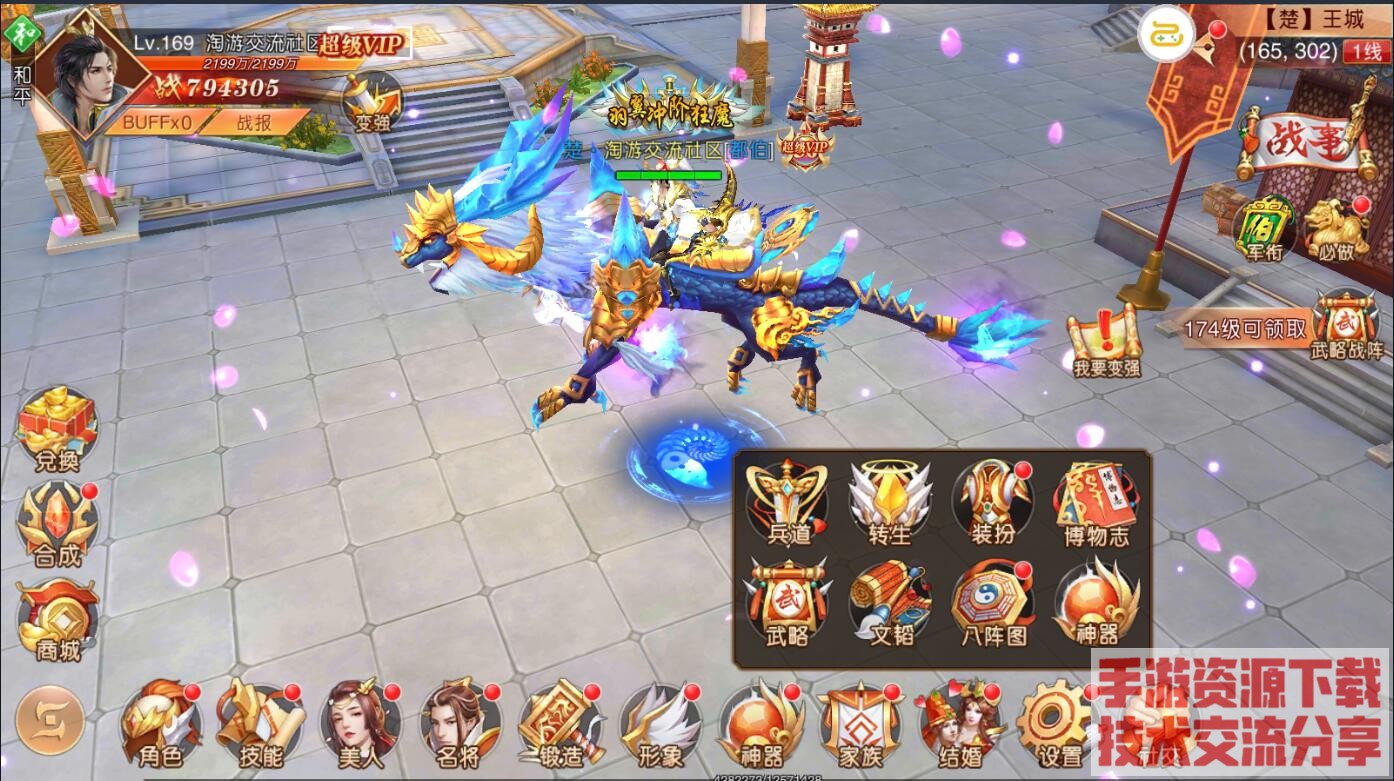Open the 技能 skills menu
The height and width of the screenshot is (781, 1394).
(x=259, y=723)
